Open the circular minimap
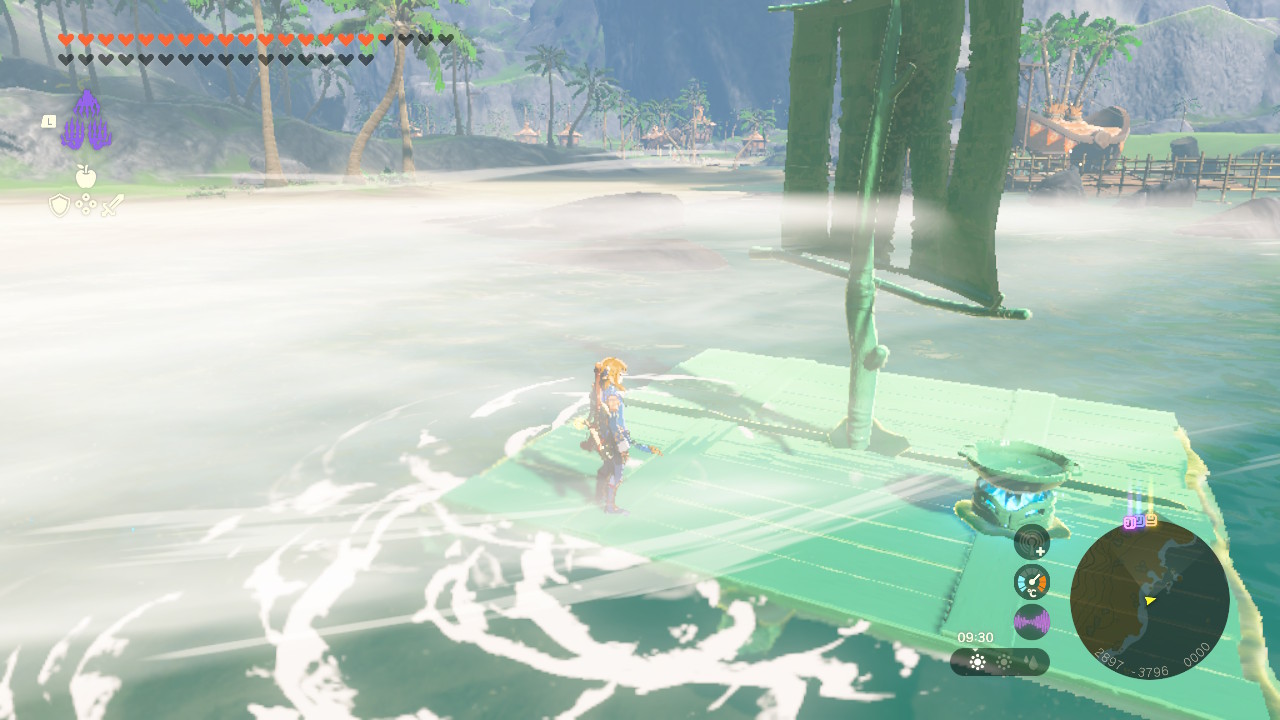 point(1149,599)
